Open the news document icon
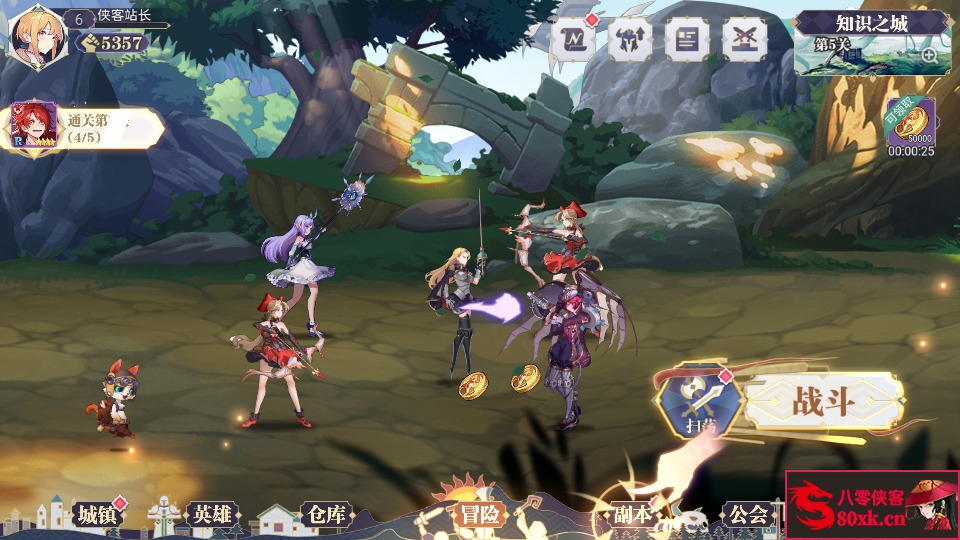The image size is (960, 540). click(x=688, y=38)
